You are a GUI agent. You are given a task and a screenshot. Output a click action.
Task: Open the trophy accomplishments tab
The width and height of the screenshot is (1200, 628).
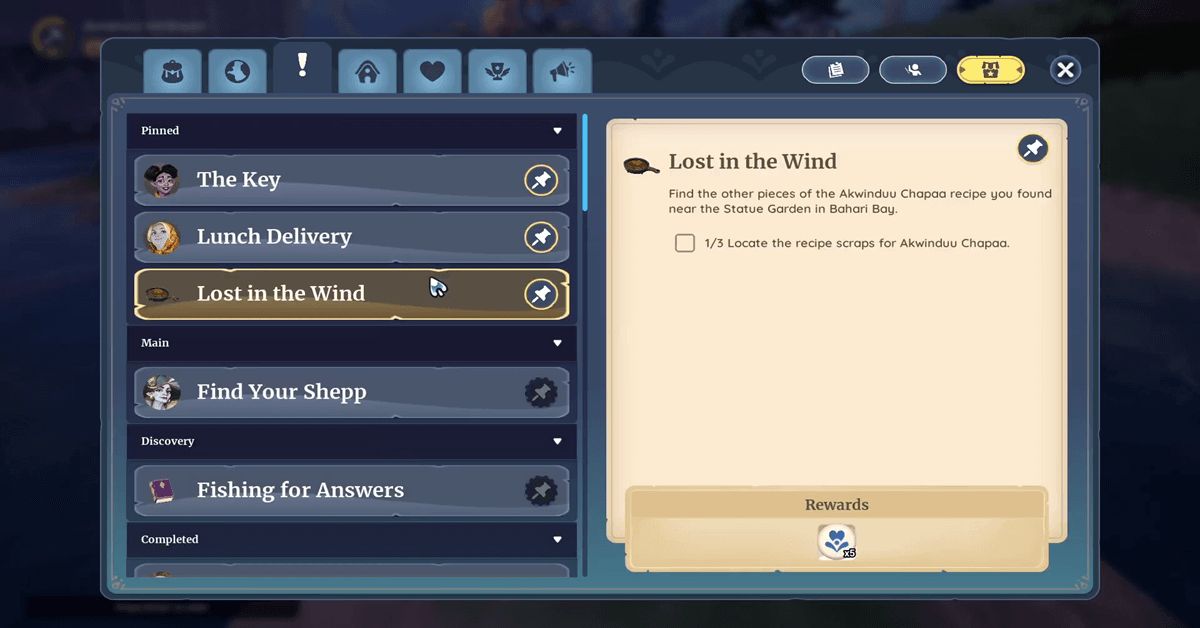click(x=497, y=72)
